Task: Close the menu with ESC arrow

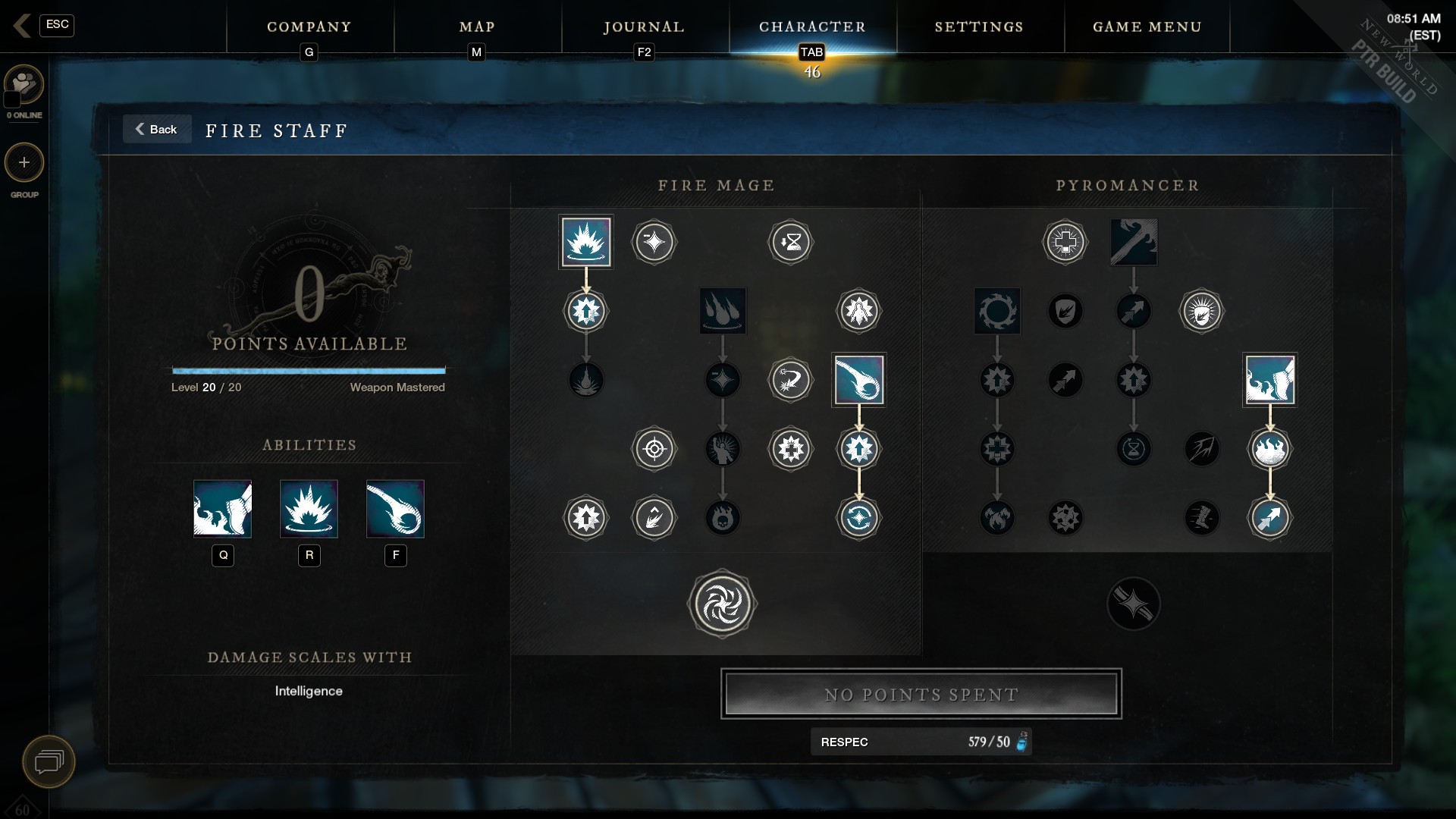Action: pyautogui.click(x=22, y=25)
